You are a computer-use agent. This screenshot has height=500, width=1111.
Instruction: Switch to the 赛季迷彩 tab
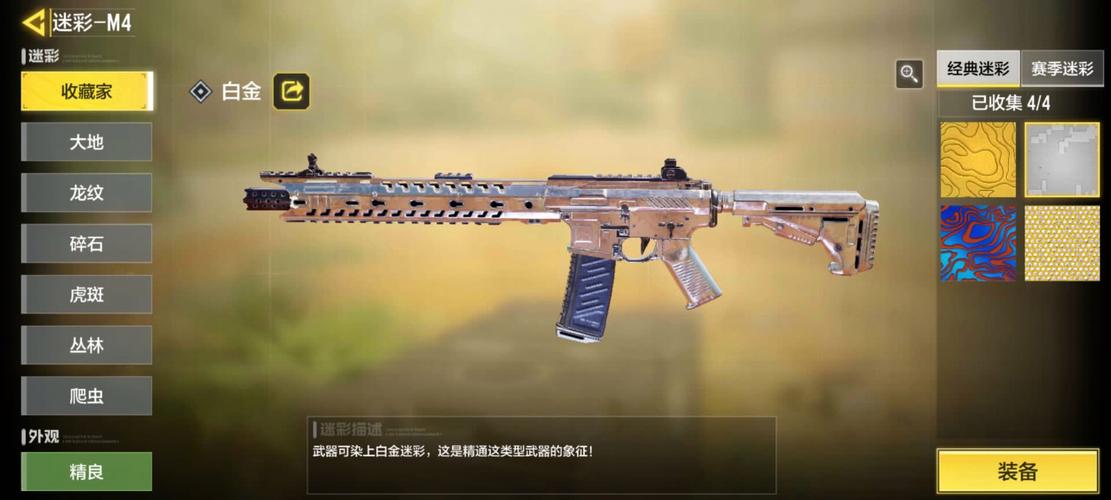1062,69
